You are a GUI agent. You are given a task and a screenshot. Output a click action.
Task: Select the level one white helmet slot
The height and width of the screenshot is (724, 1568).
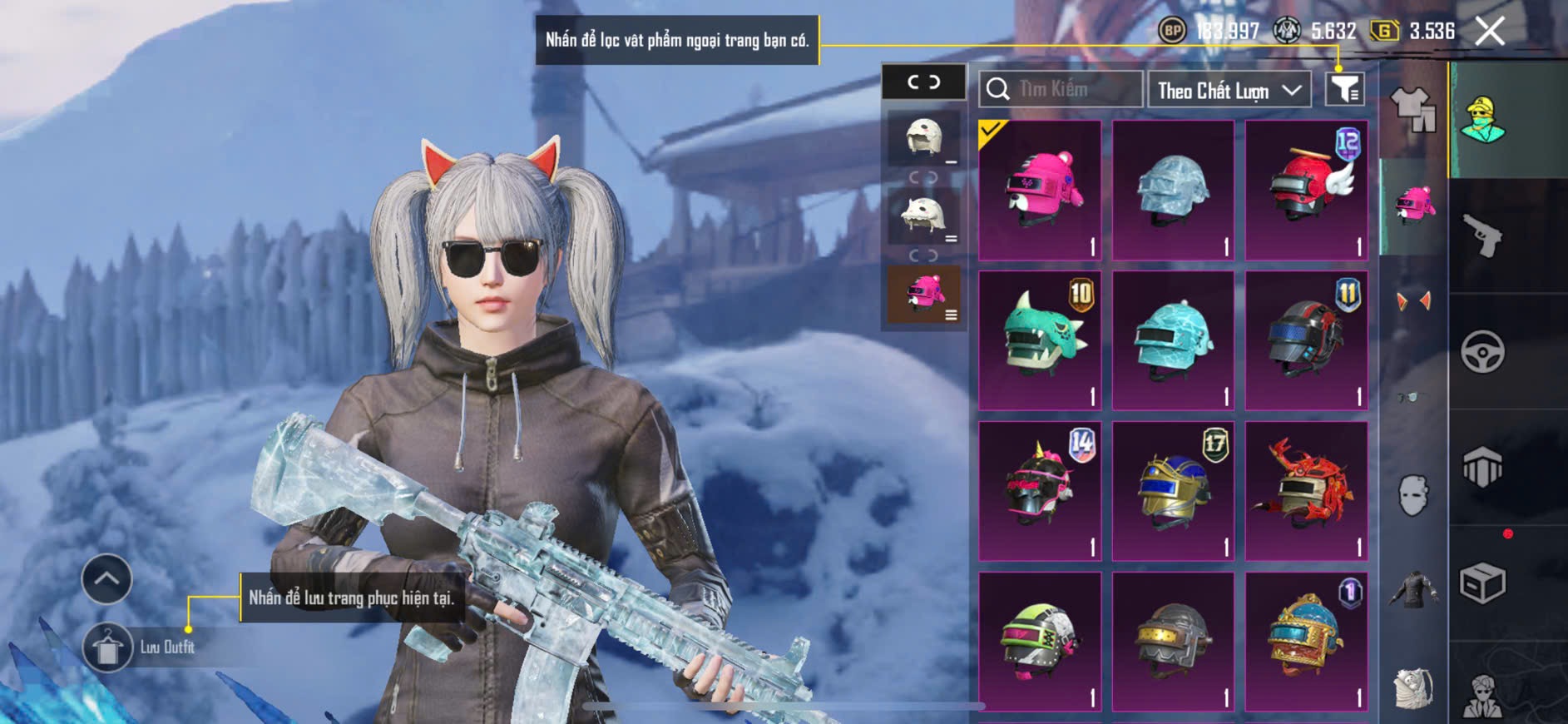tap(923, 138)
